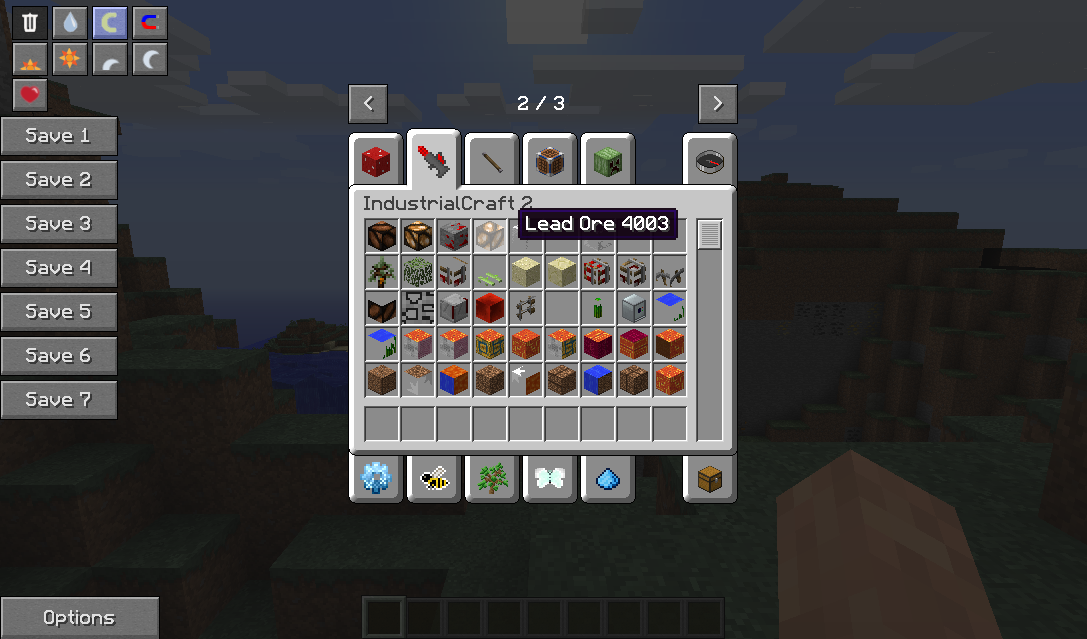Set time to noon with full sun icon
The width and height of the screenshot is (1087, 639).
70,60
